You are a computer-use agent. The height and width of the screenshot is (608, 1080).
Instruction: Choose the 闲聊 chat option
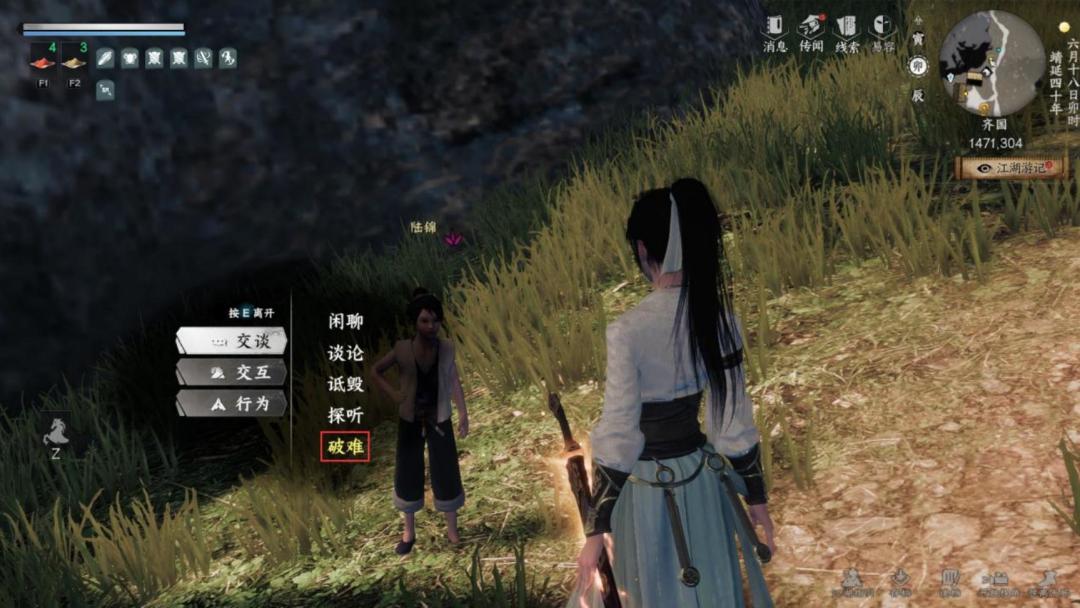click(345, 322)
